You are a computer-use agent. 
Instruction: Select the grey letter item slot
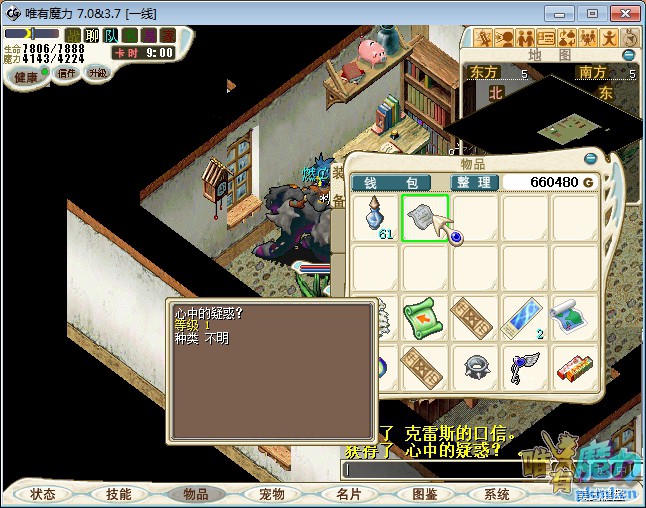click(425, 218)
